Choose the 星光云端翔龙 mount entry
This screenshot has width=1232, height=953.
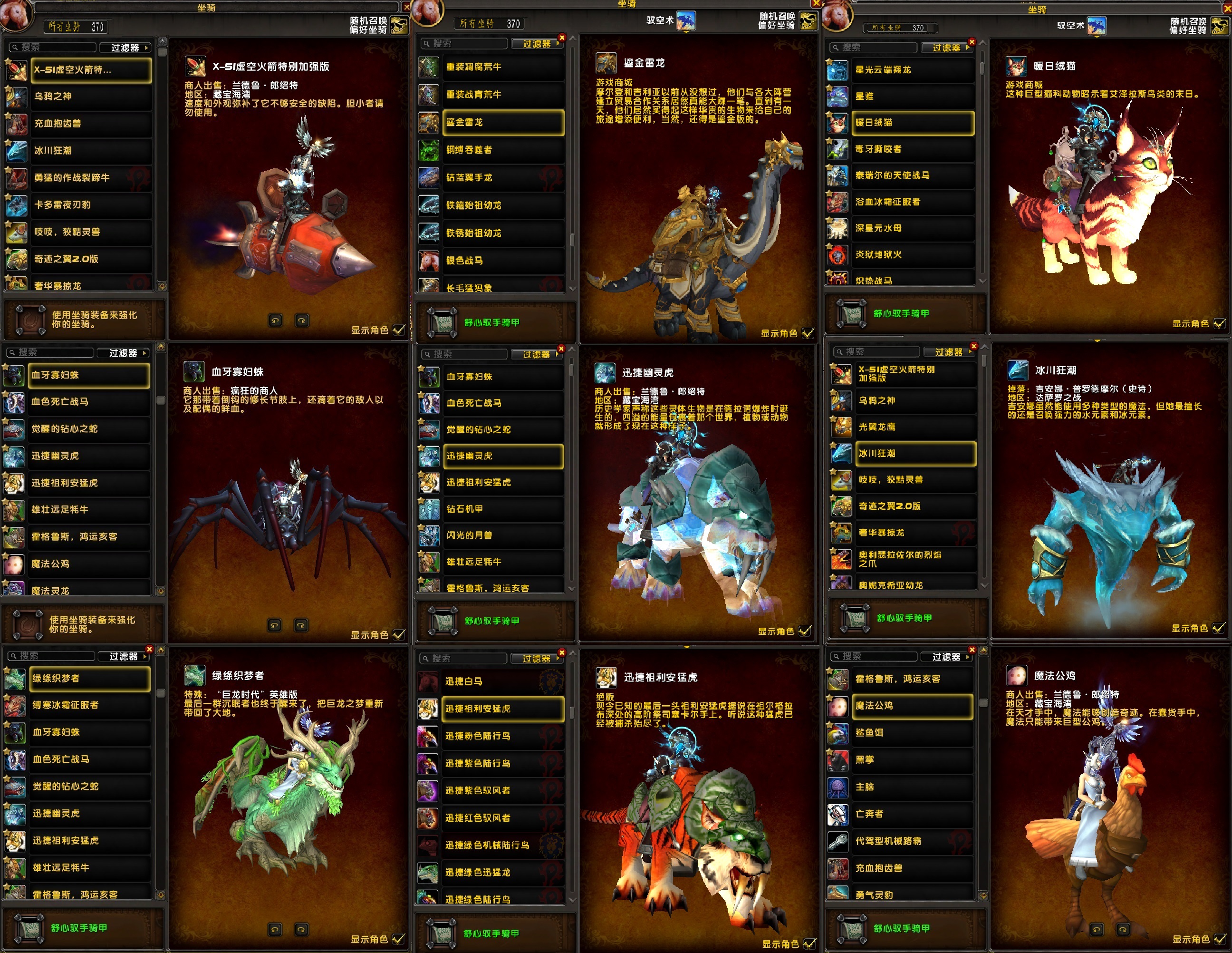coord(912,70)
